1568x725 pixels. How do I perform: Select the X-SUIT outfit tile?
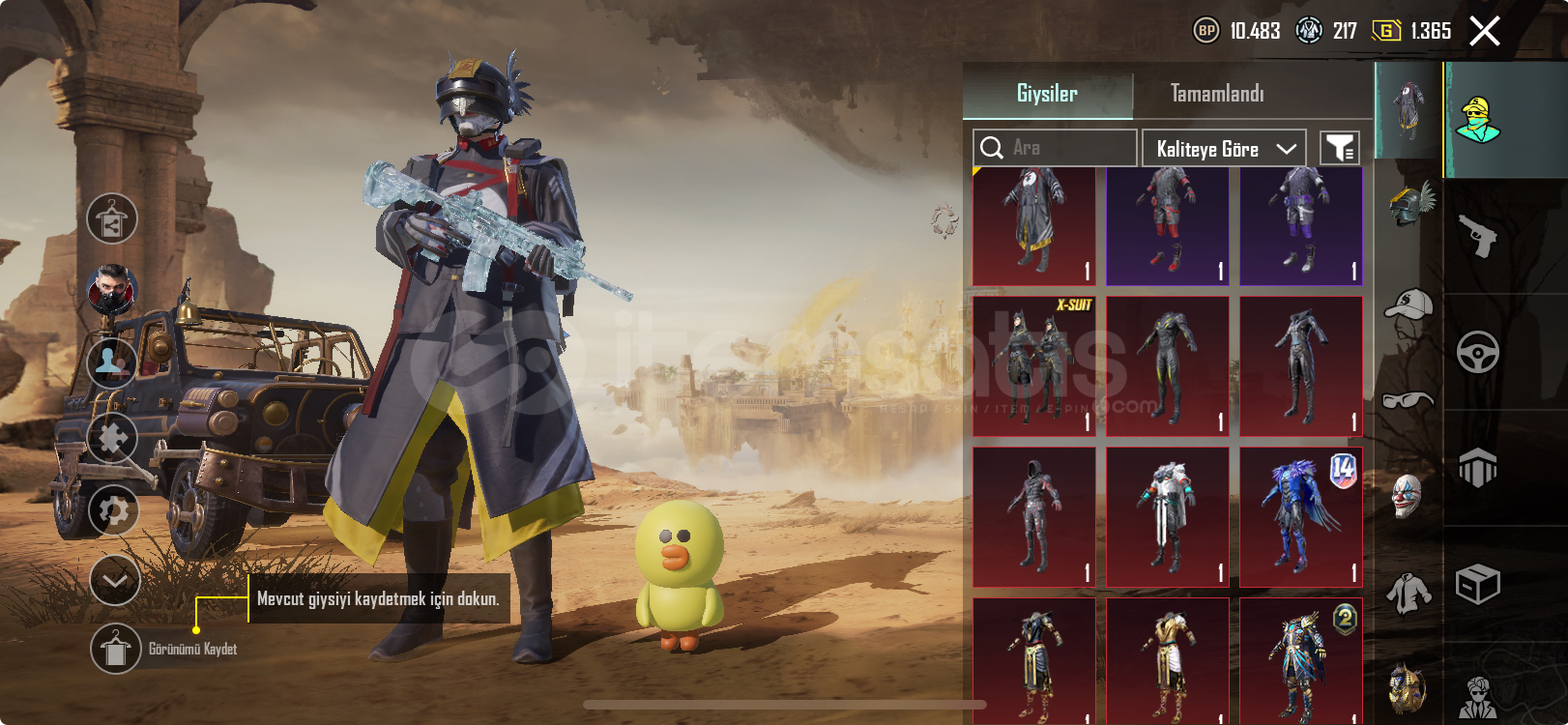[x=1034, y=366]
